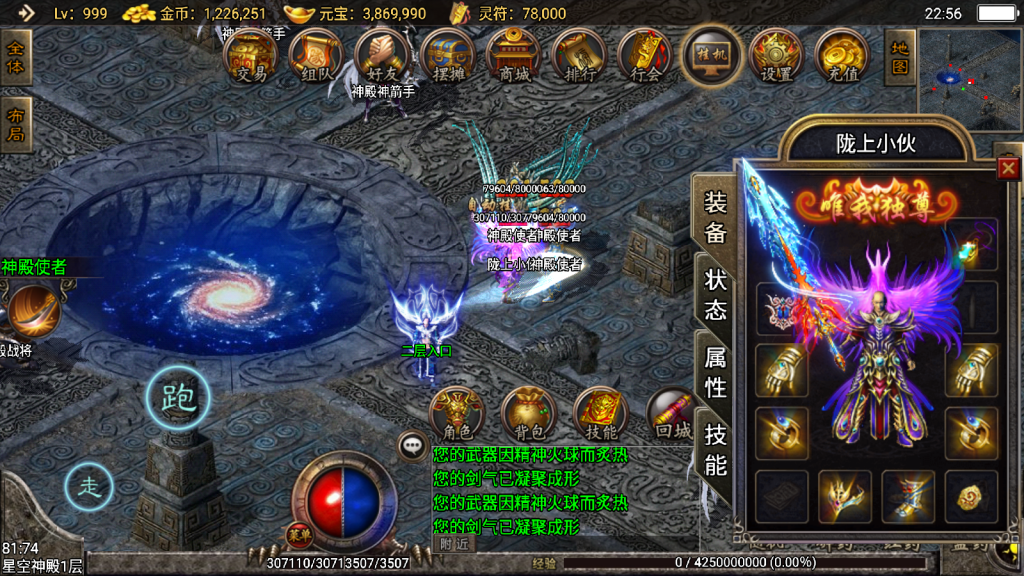This screenshot has width=1024, height=576.
Task: Open the 组队 team menu
Action: (316, 56)
